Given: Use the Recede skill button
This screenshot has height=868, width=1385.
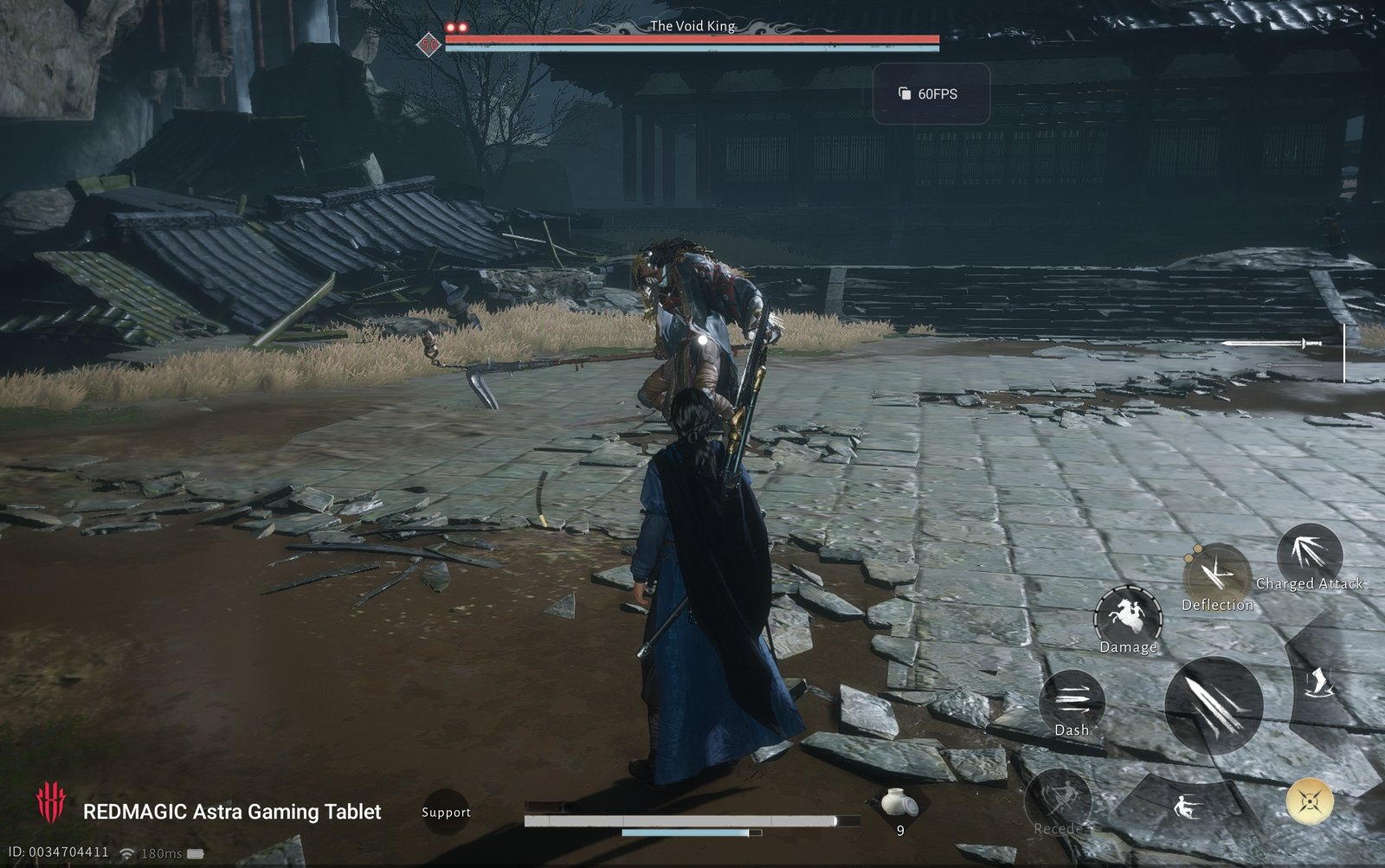Looking at the screenshot, I should coord(1058,801).
